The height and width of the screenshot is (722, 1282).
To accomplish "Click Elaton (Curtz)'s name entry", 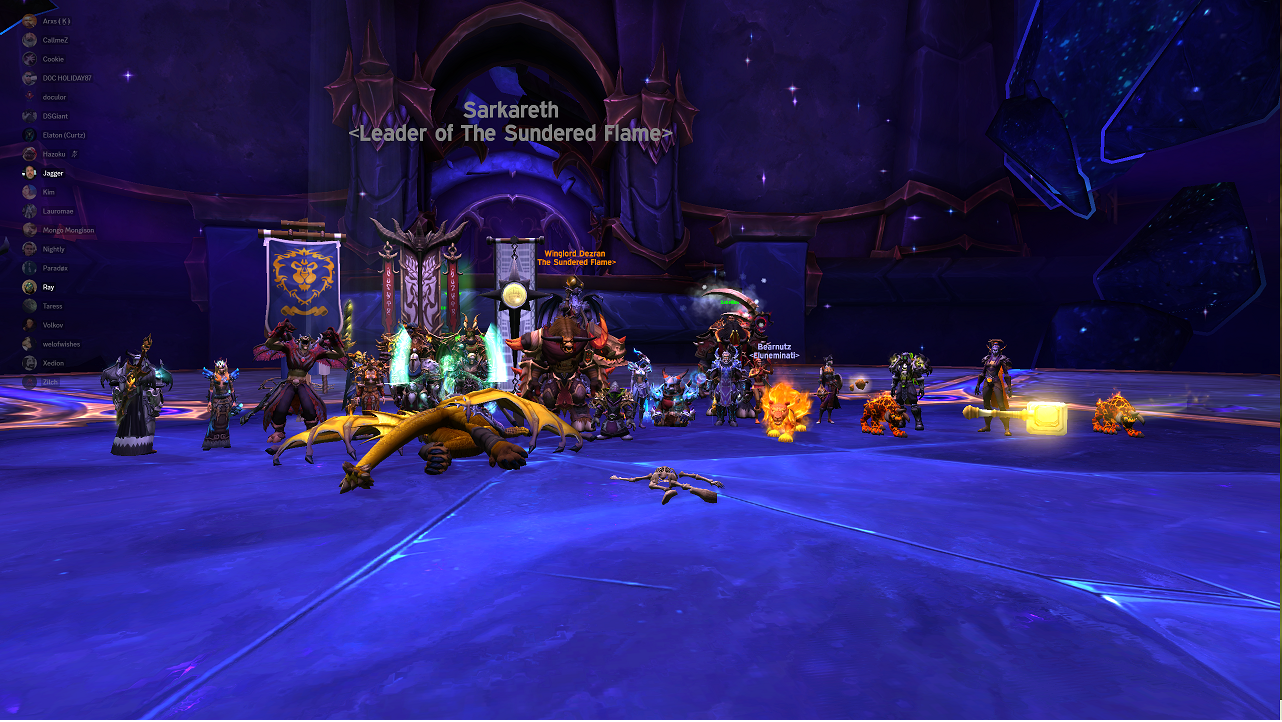I will click(x=62, y=134).
